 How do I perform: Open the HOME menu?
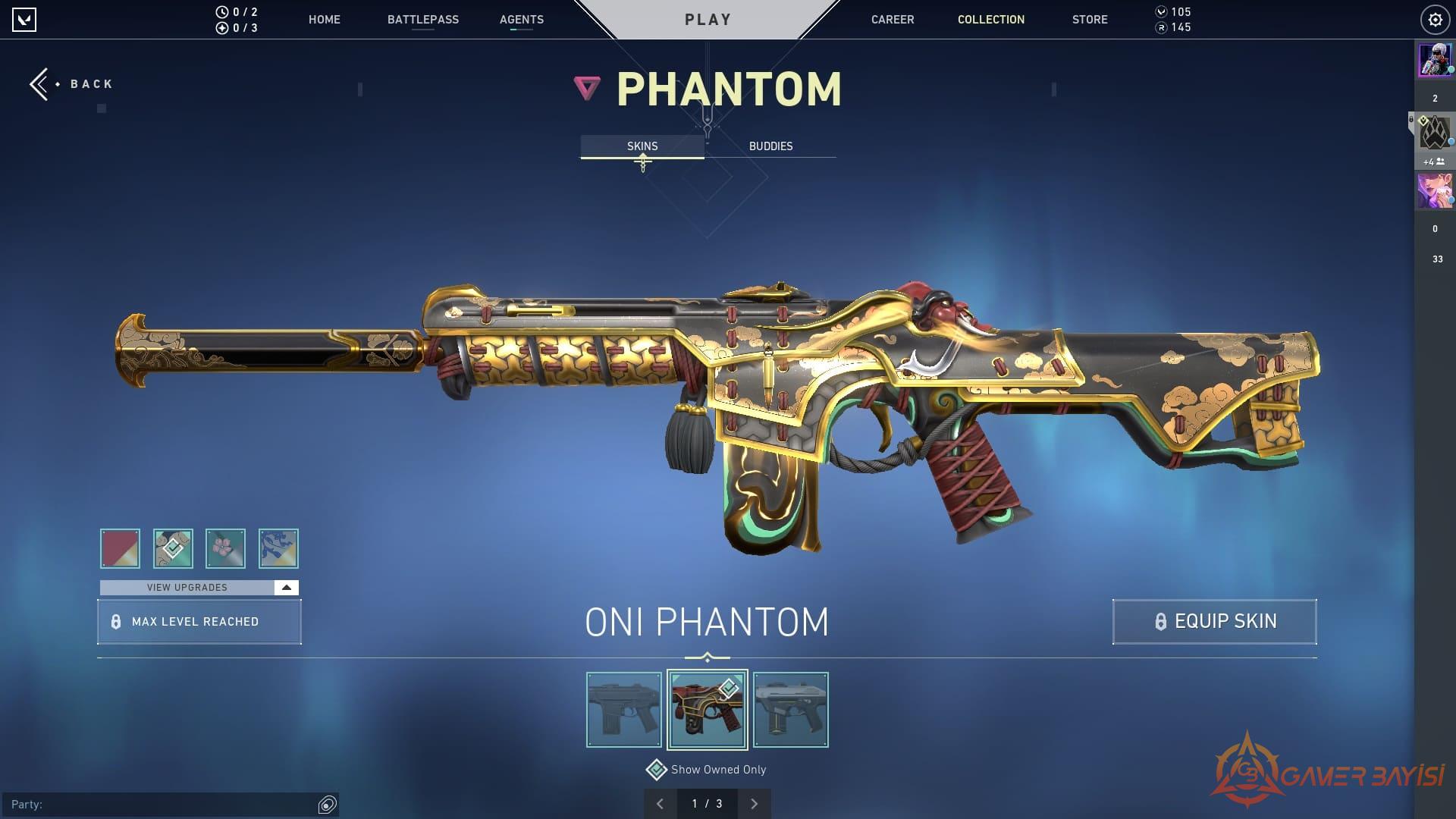tap(324, 20)
